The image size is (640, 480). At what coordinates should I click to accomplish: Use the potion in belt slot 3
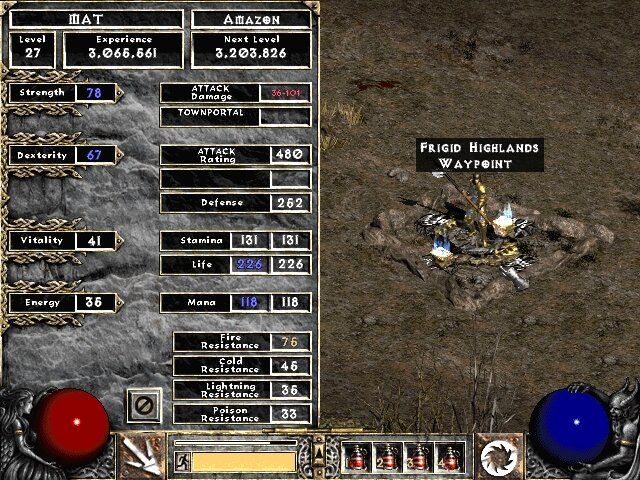(419, 457)
